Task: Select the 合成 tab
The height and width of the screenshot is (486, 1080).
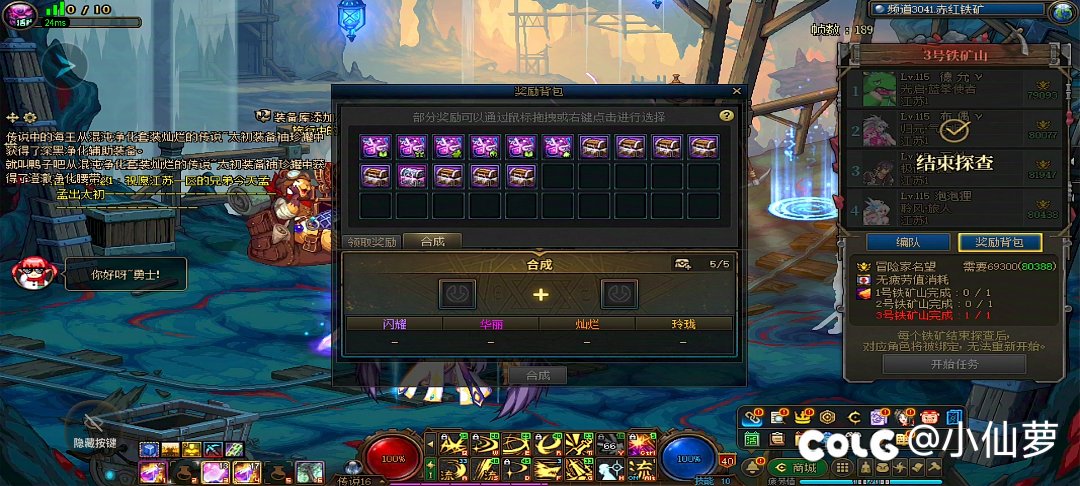Action: (x=432, y=241)
